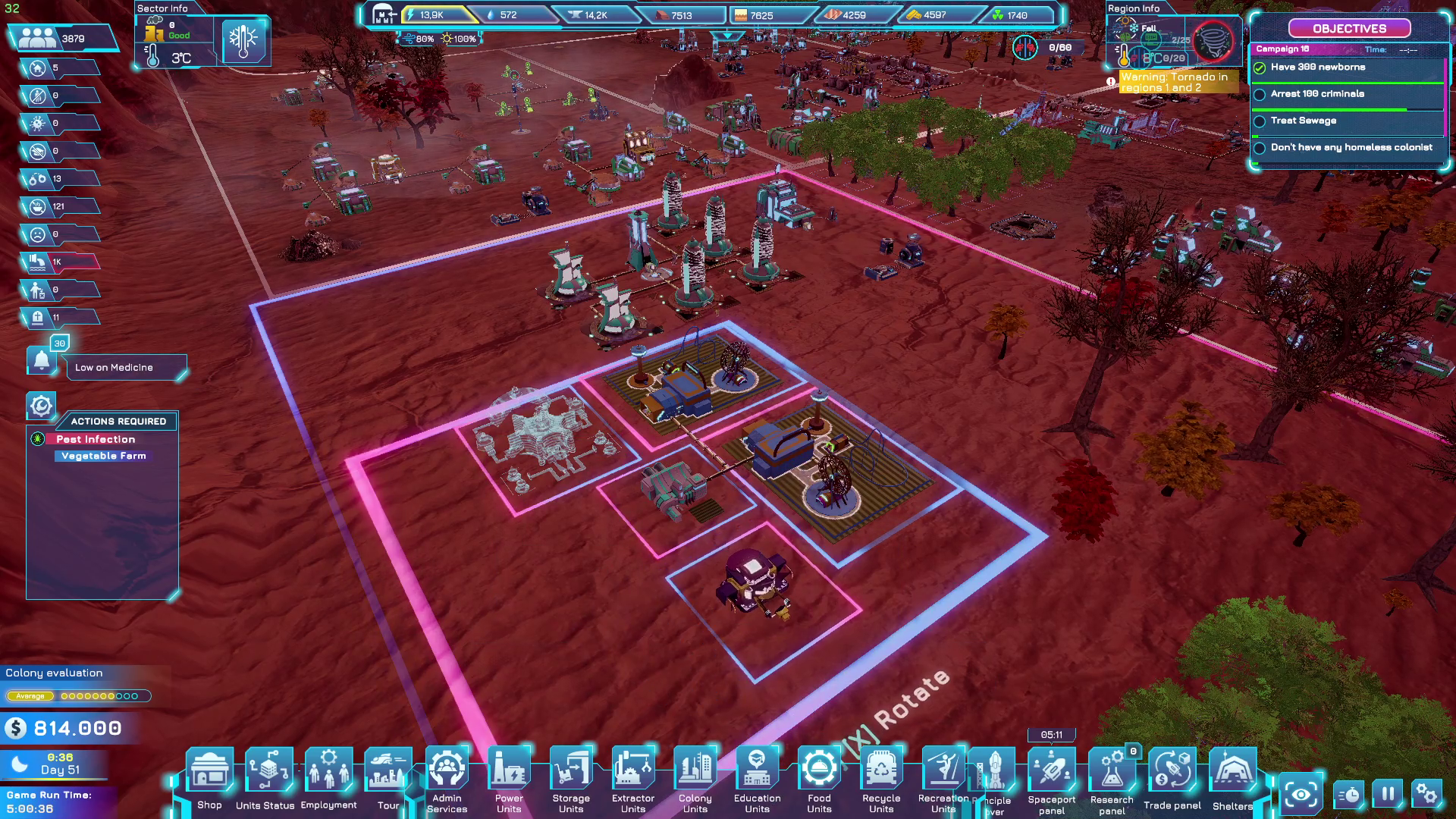Toggle the eye view mode button
Image resolution: width=1456 pixels, height=819 pixels.
1301,794
